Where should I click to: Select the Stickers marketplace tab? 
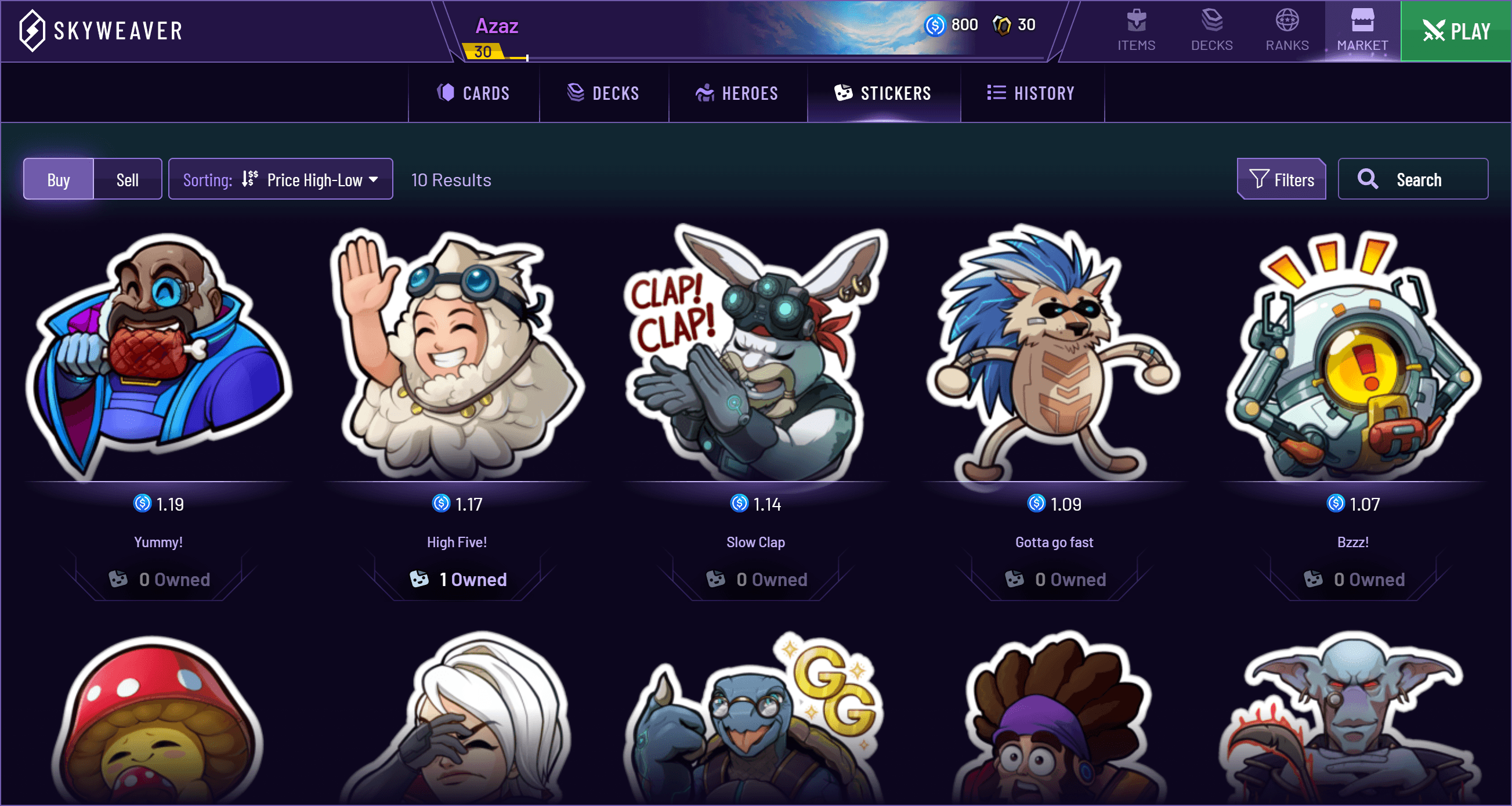coord(884,93)
